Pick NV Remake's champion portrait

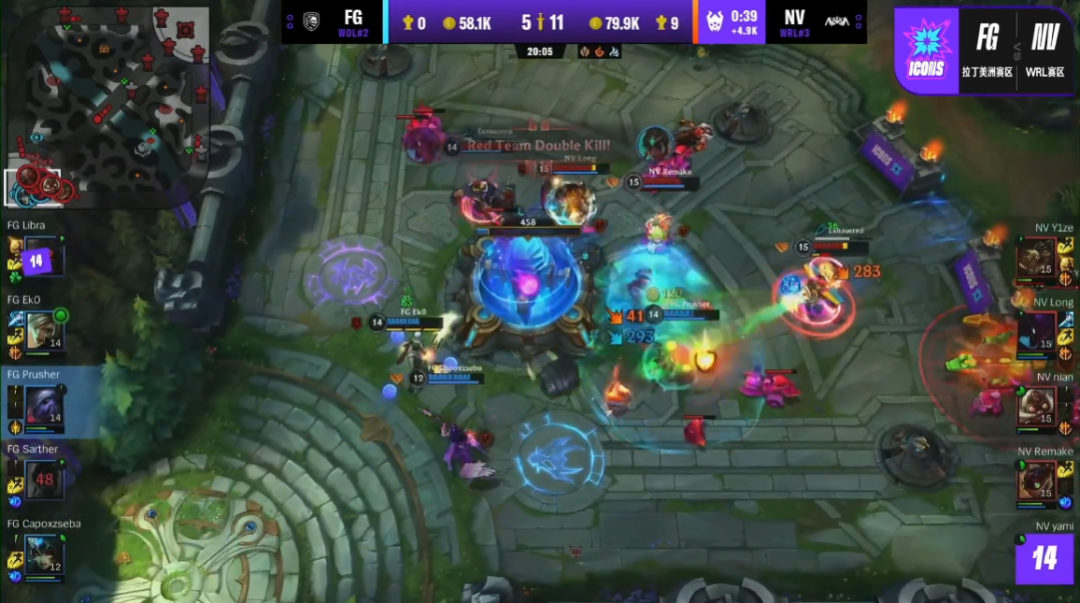point(1036,480)
